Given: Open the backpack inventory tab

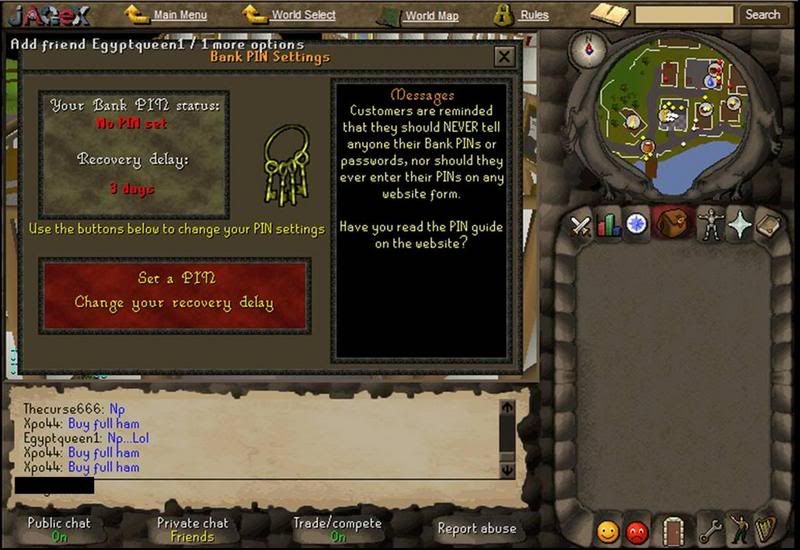Looking at the screenshot, I should click(673, 222).
